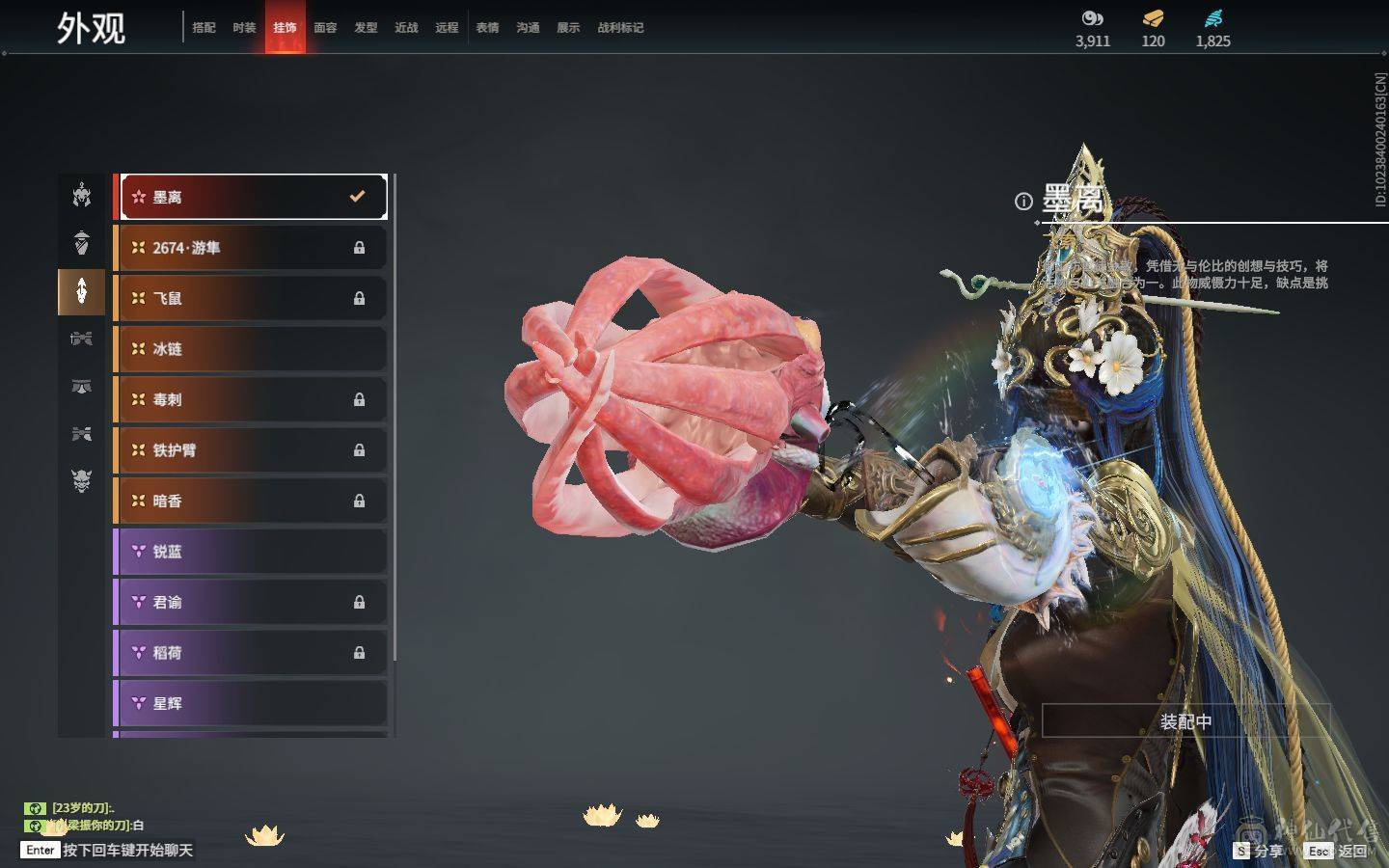Open the 战利标记 tab
Screen dimensions: 1389x868
pyautogui.click(x=620, y=28)
